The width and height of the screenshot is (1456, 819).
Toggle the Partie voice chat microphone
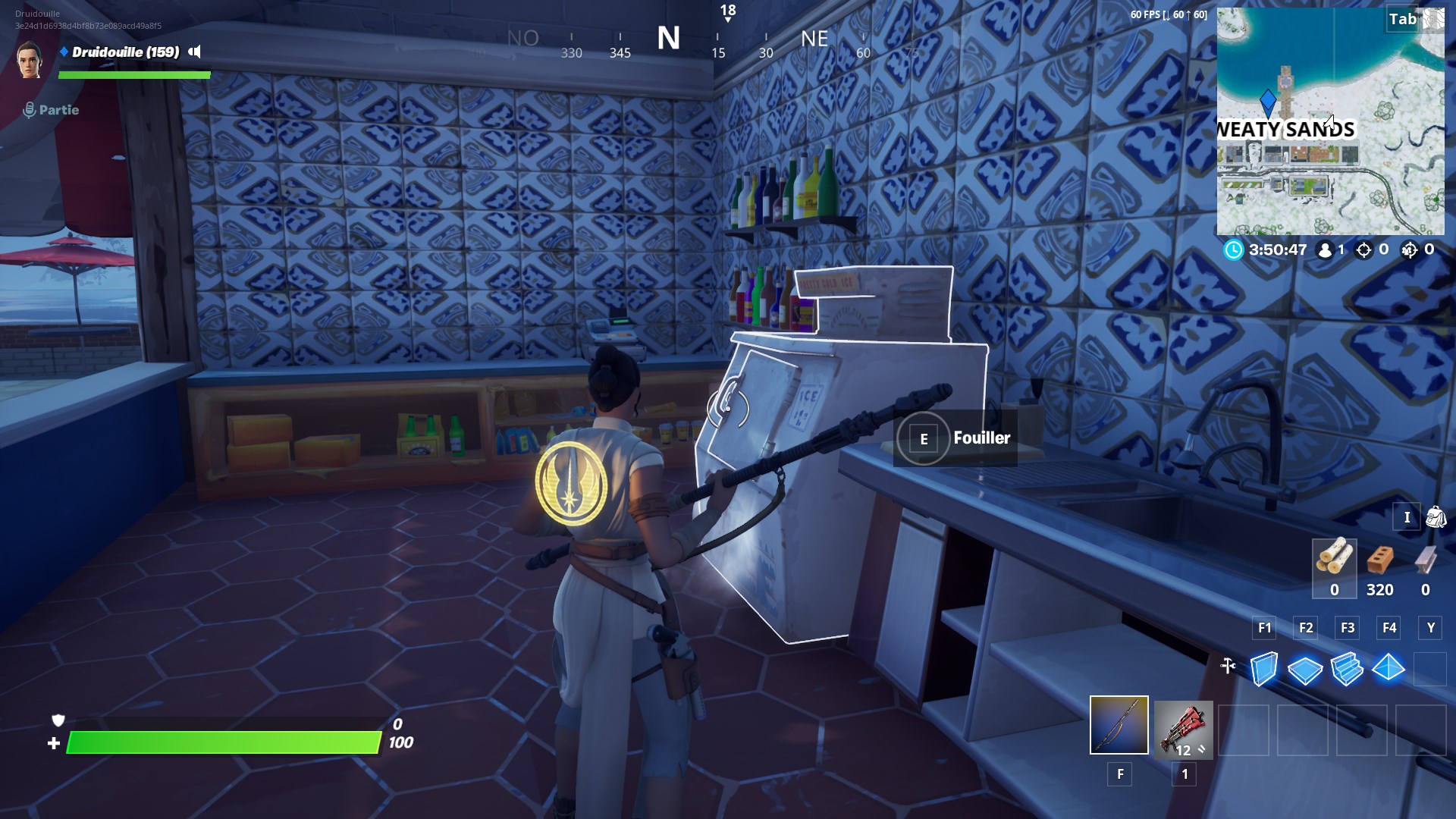(30, 108)
